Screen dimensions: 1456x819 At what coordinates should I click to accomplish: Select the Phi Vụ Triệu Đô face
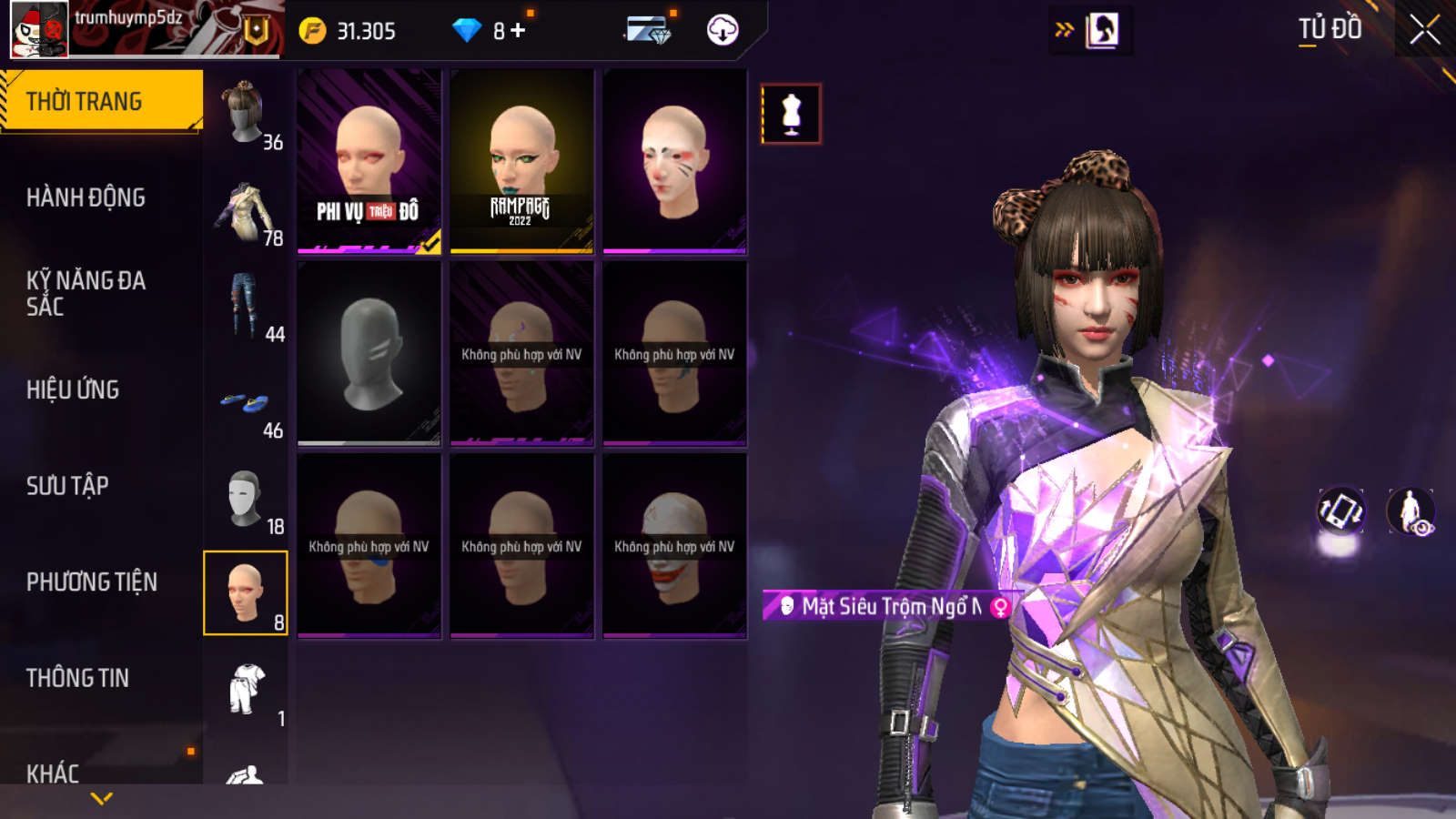(369, 161)
